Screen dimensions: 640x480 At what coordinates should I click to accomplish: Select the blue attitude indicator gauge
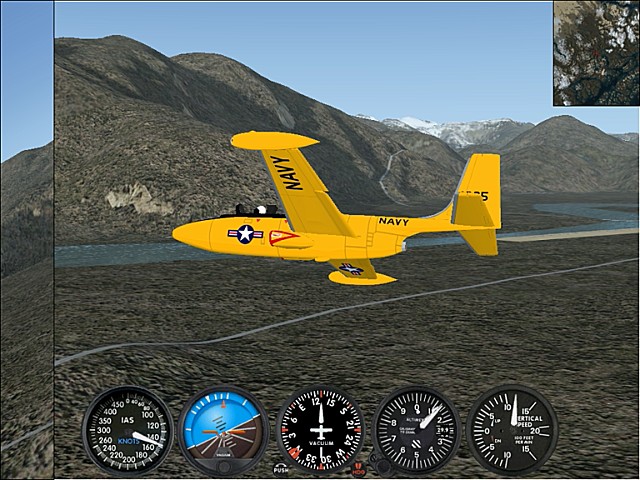pos(222,430)
